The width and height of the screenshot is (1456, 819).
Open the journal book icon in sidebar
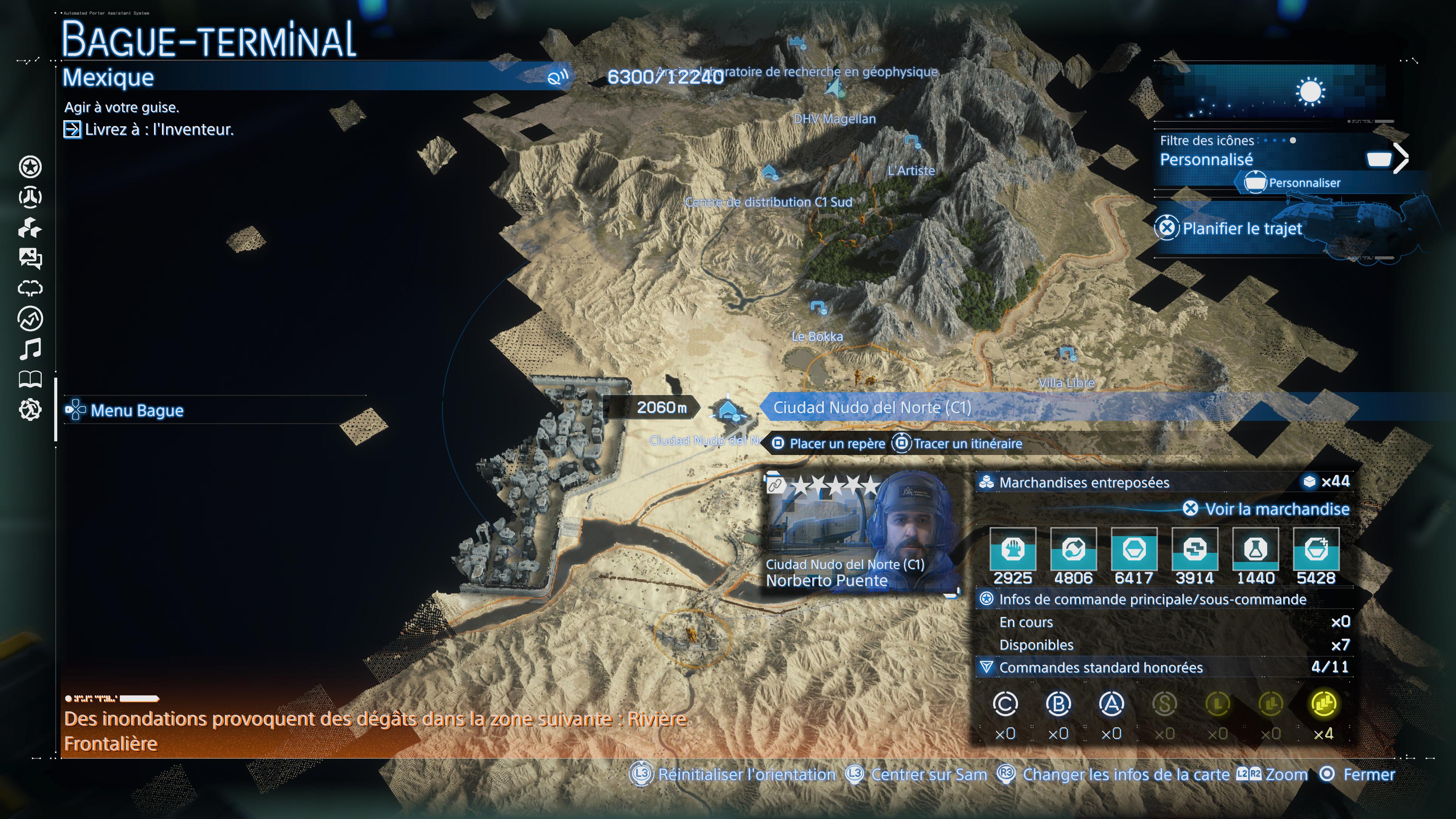(x=31, y=379)
